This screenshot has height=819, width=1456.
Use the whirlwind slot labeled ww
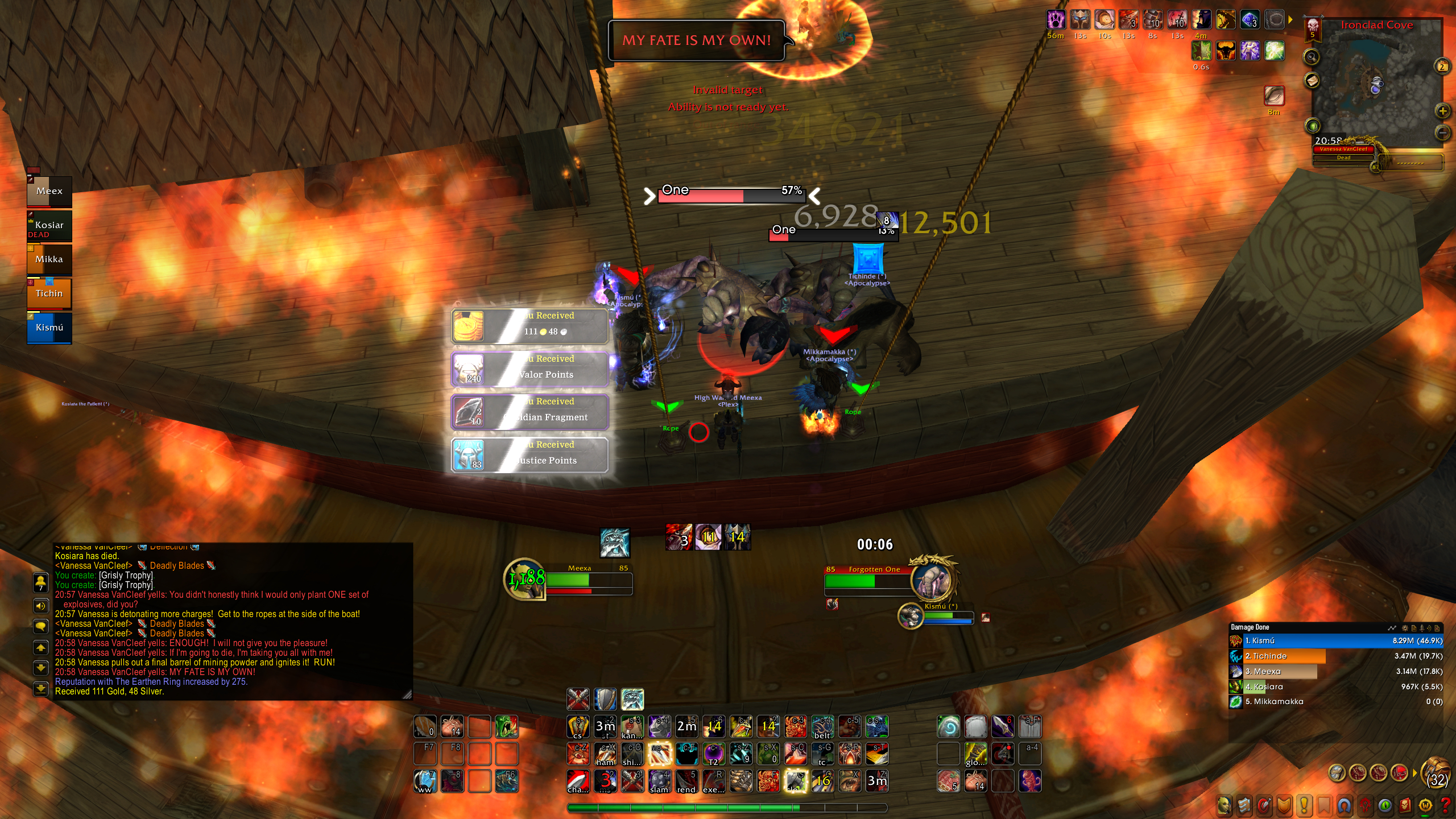tap(425, 781)
